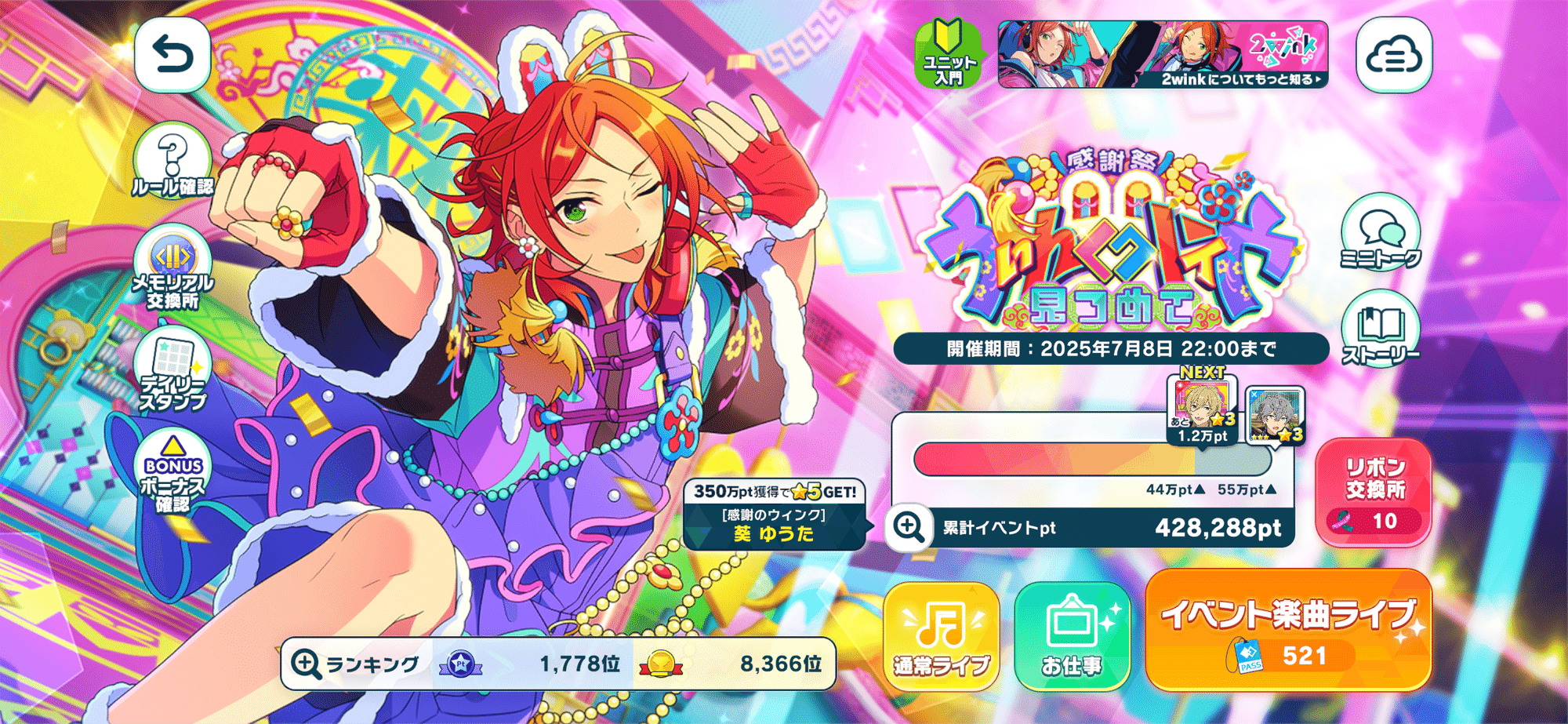The height and width of the screenshot is (724, 1568).
Task: Start a 通常ライブ normal live
Action: pos(939,635)
